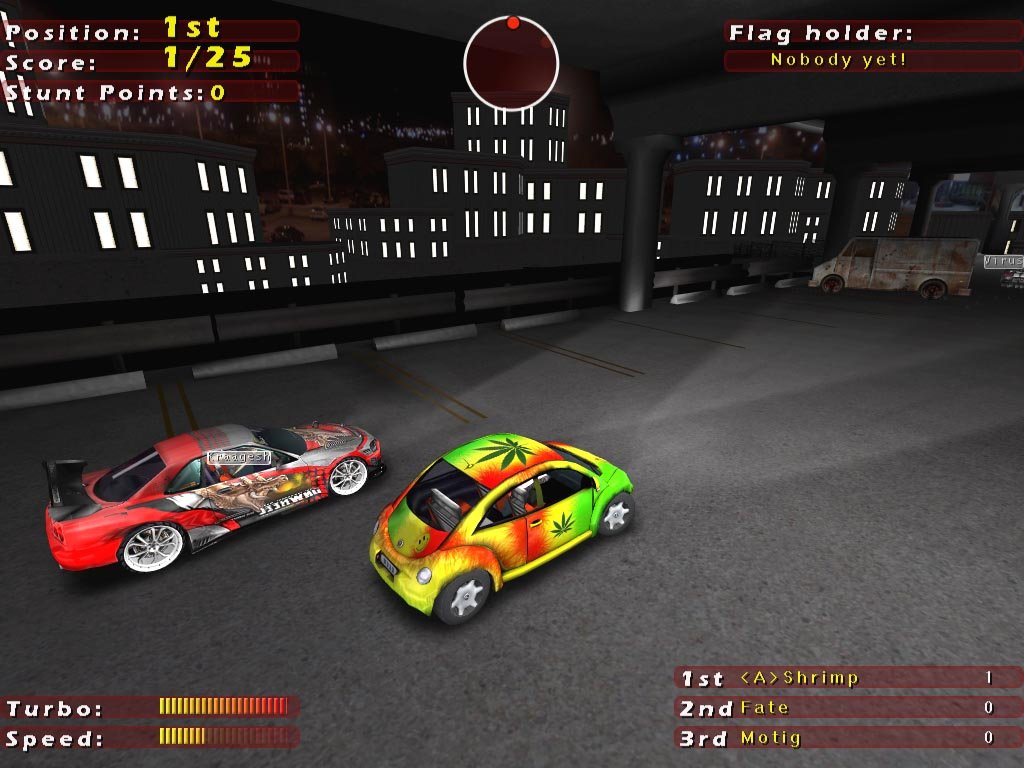Click the circular radar minimap

tap(510, 63)
